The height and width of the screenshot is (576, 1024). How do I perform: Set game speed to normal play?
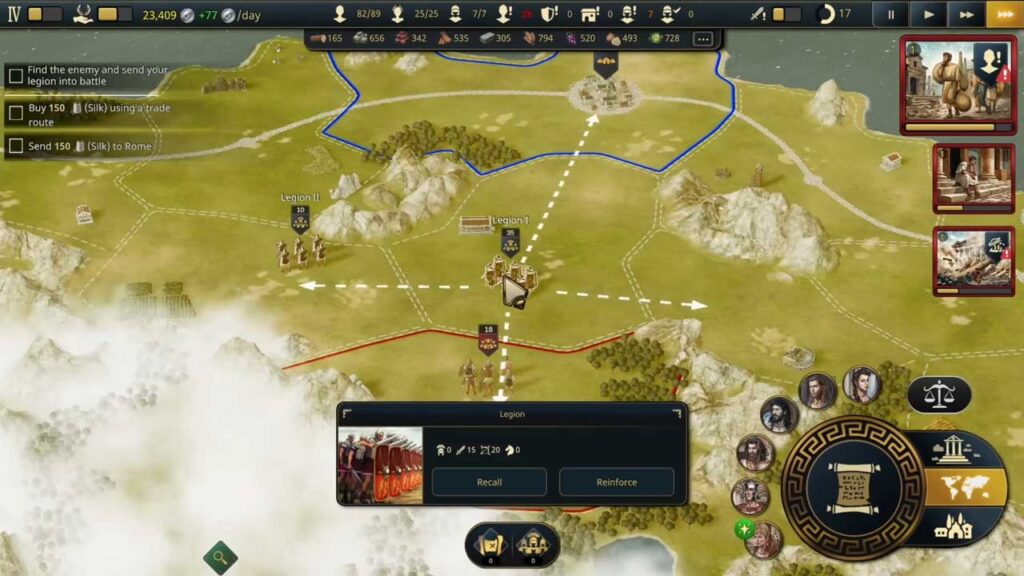point(929,14)
